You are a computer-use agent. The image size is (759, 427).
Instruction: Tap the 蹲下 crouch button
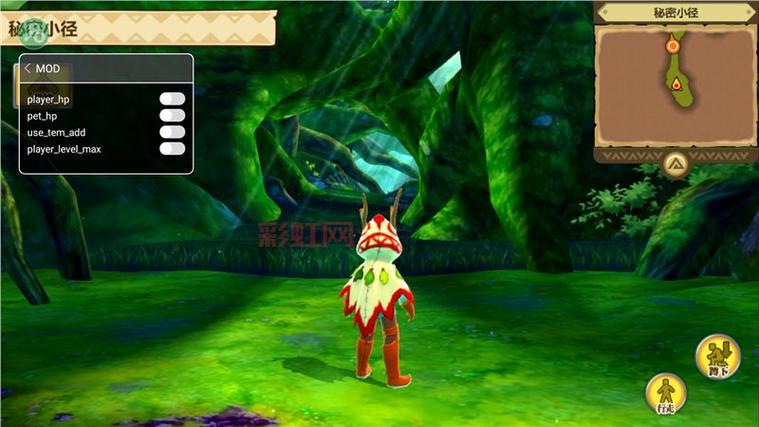(x=718, y=357)
